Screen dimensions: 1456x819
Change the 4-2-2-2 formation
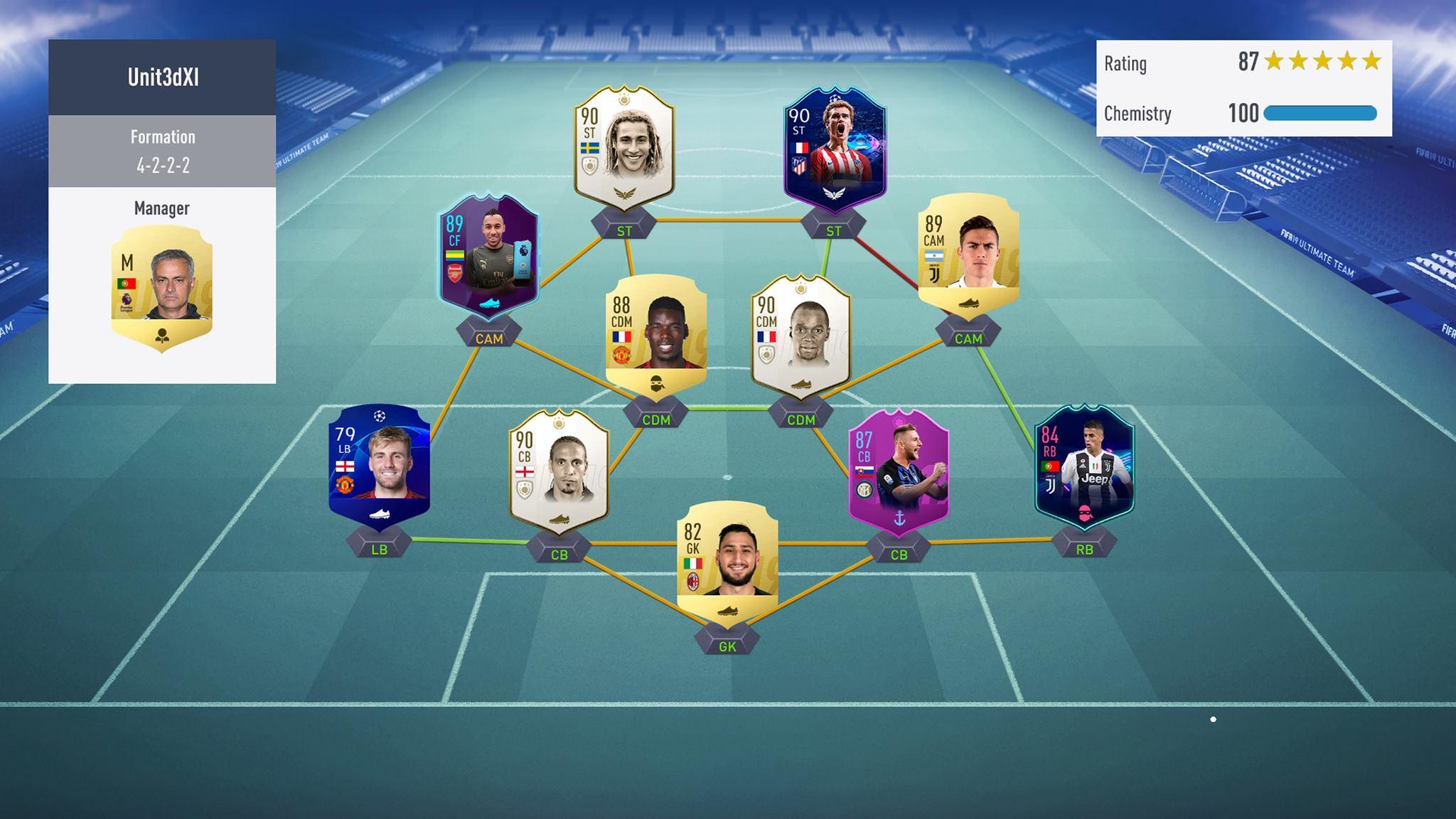[x=162, y=151]
